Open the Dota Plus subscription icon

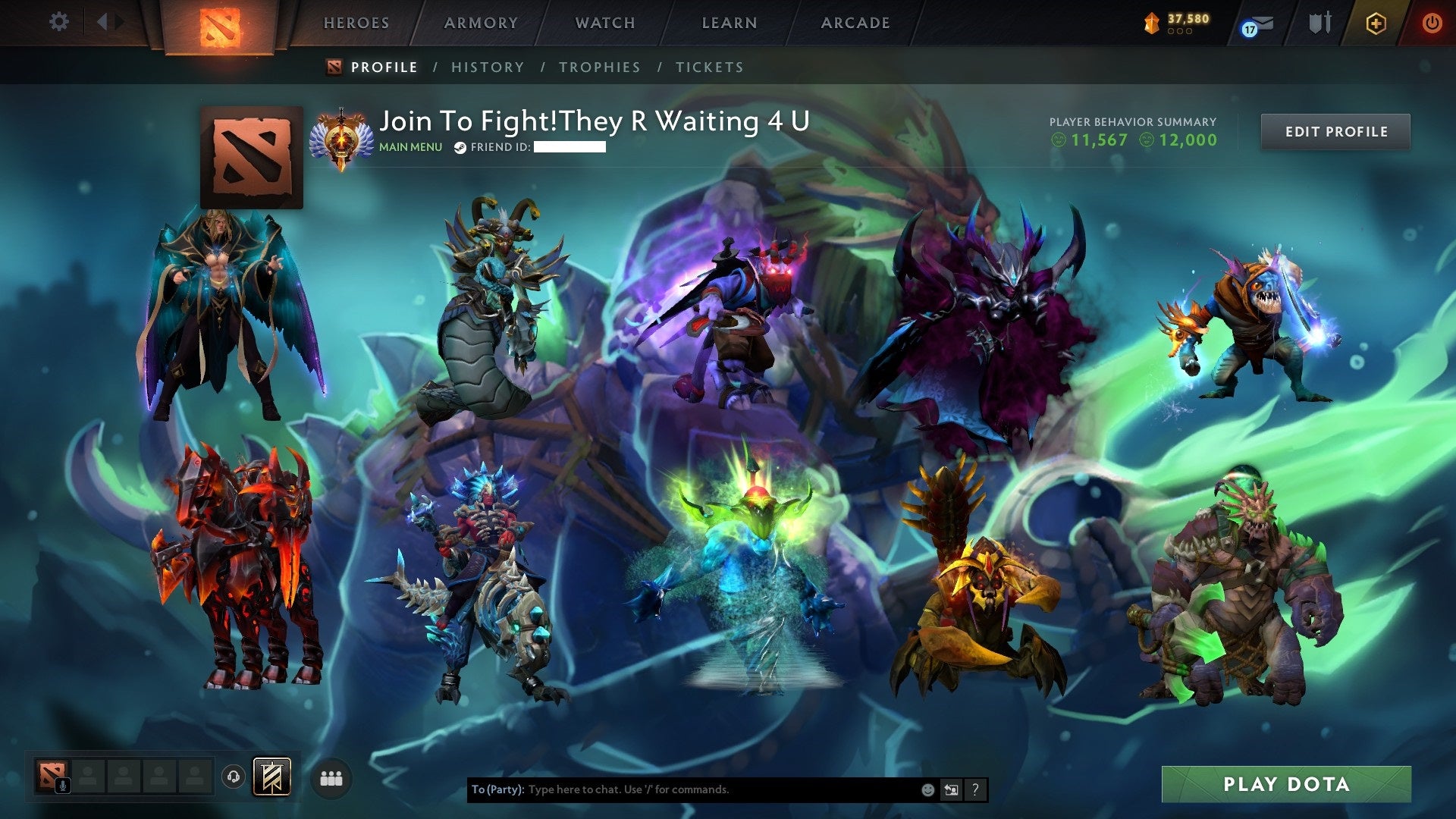(x=1376, y=24)
